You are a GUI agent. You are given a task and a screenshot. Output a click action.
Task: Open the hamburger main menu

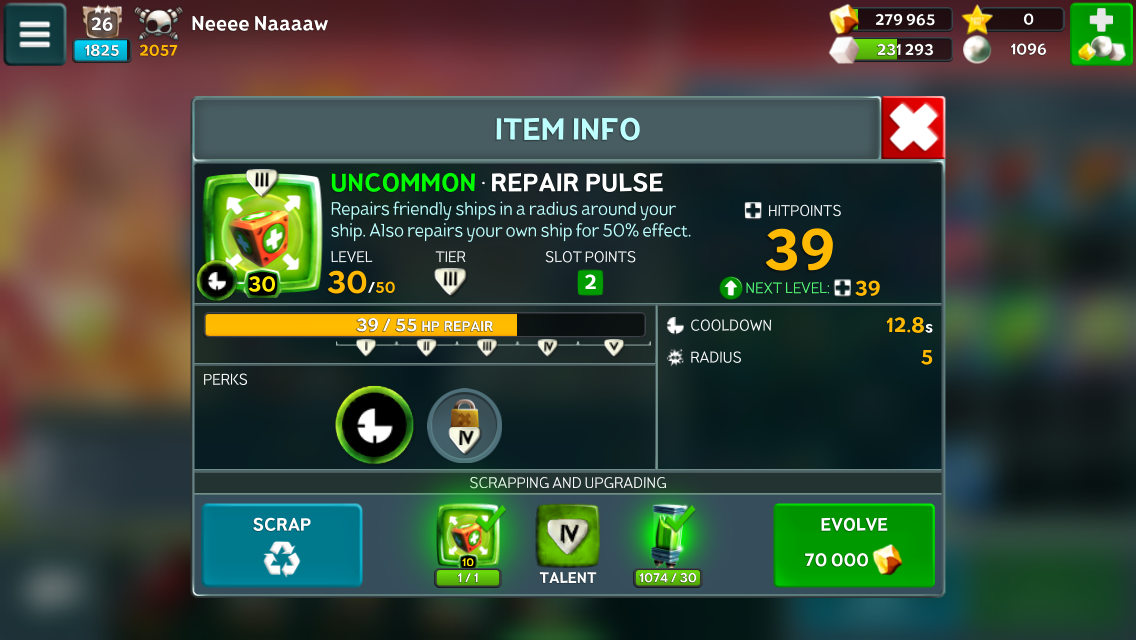[x=35, y=34]
